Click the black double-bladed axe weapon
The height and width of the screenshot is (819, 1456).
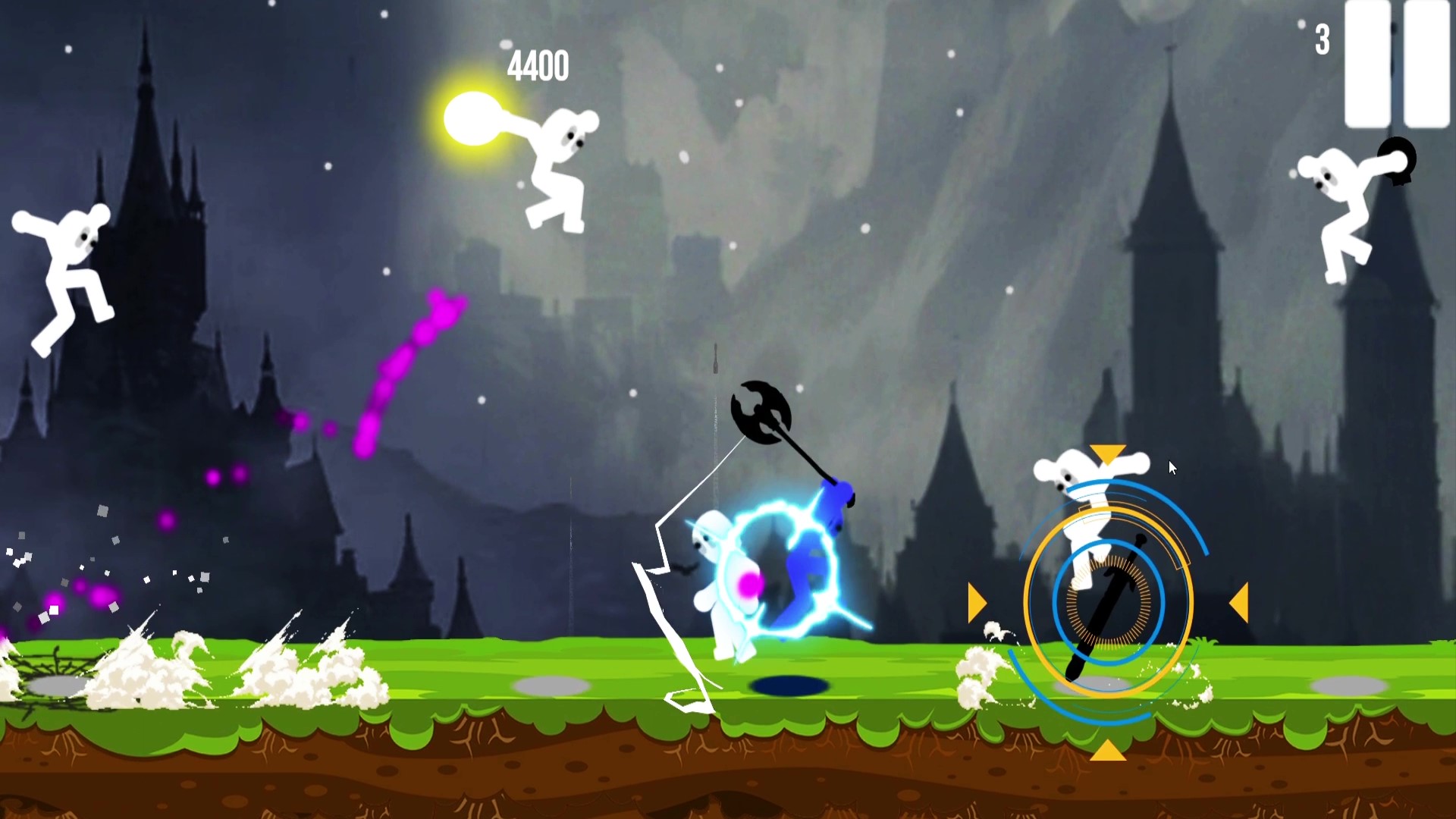[758, 409]
